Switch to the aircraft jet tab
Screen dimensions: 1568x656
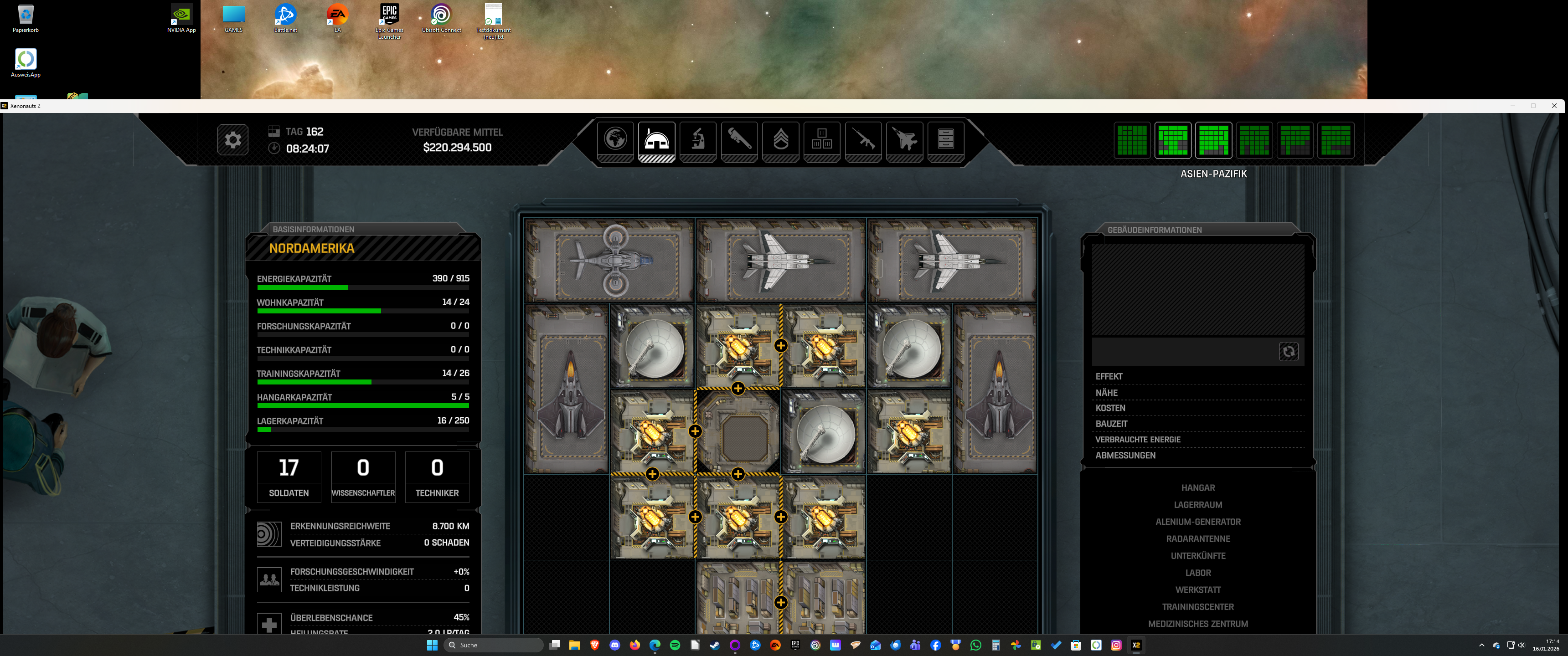(904, 139)
